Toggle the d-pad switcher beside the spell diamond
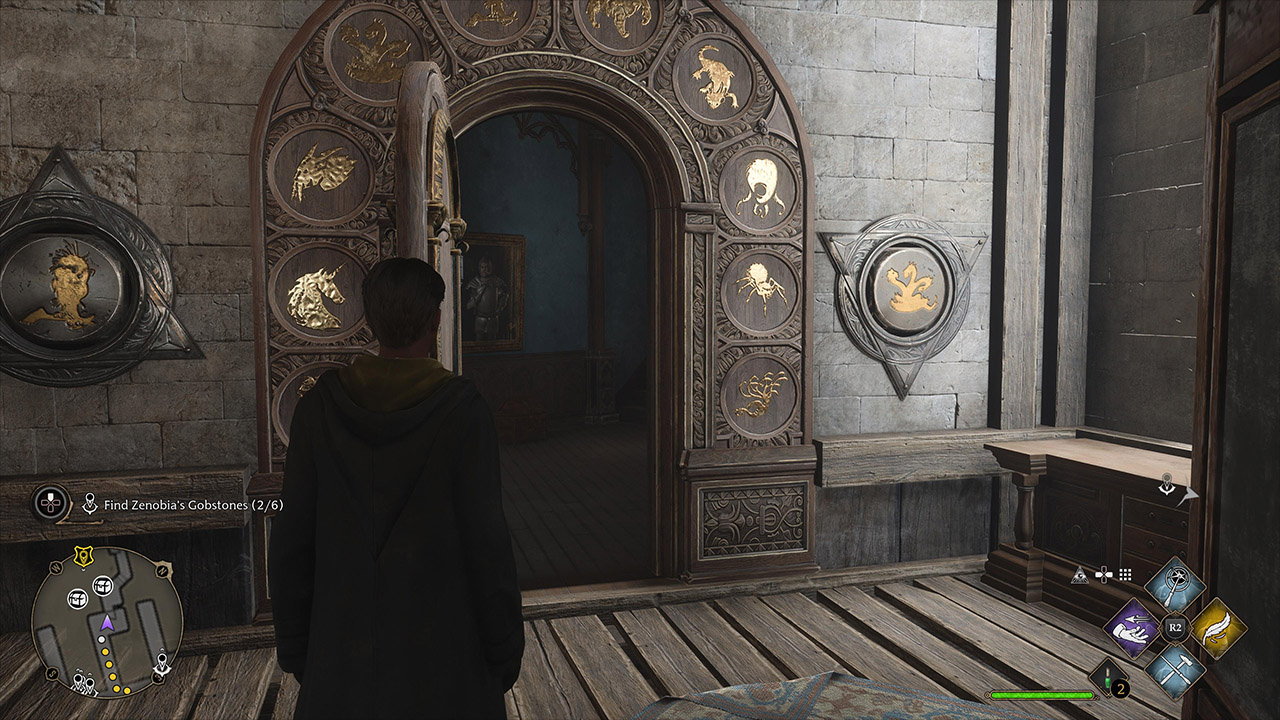Image resolution: width=1280 pixels, height=720 pixels. (x=1104, y=574)
